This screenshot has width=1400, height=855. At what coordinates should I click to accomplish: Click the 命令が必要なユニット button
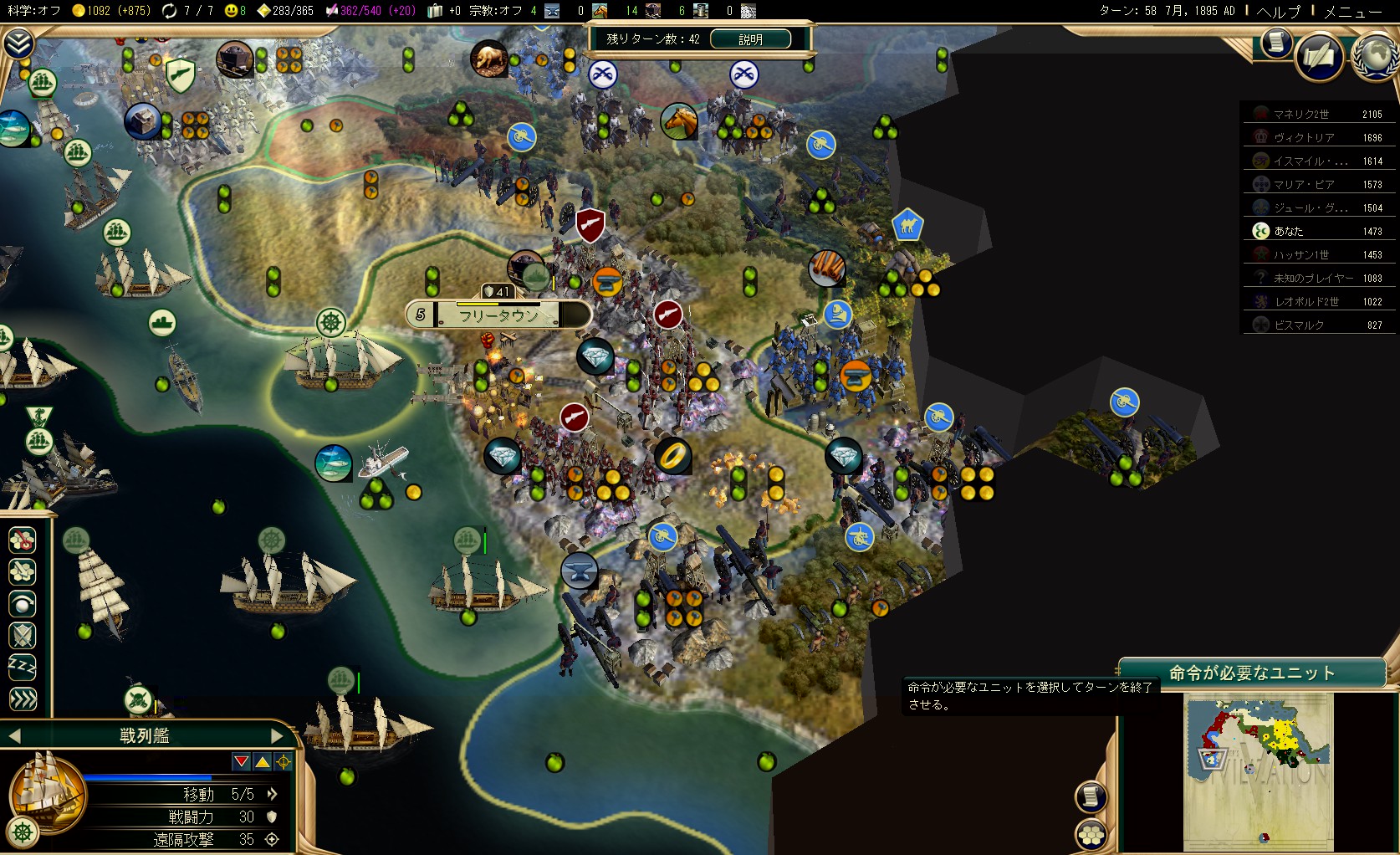point(1251,673)
